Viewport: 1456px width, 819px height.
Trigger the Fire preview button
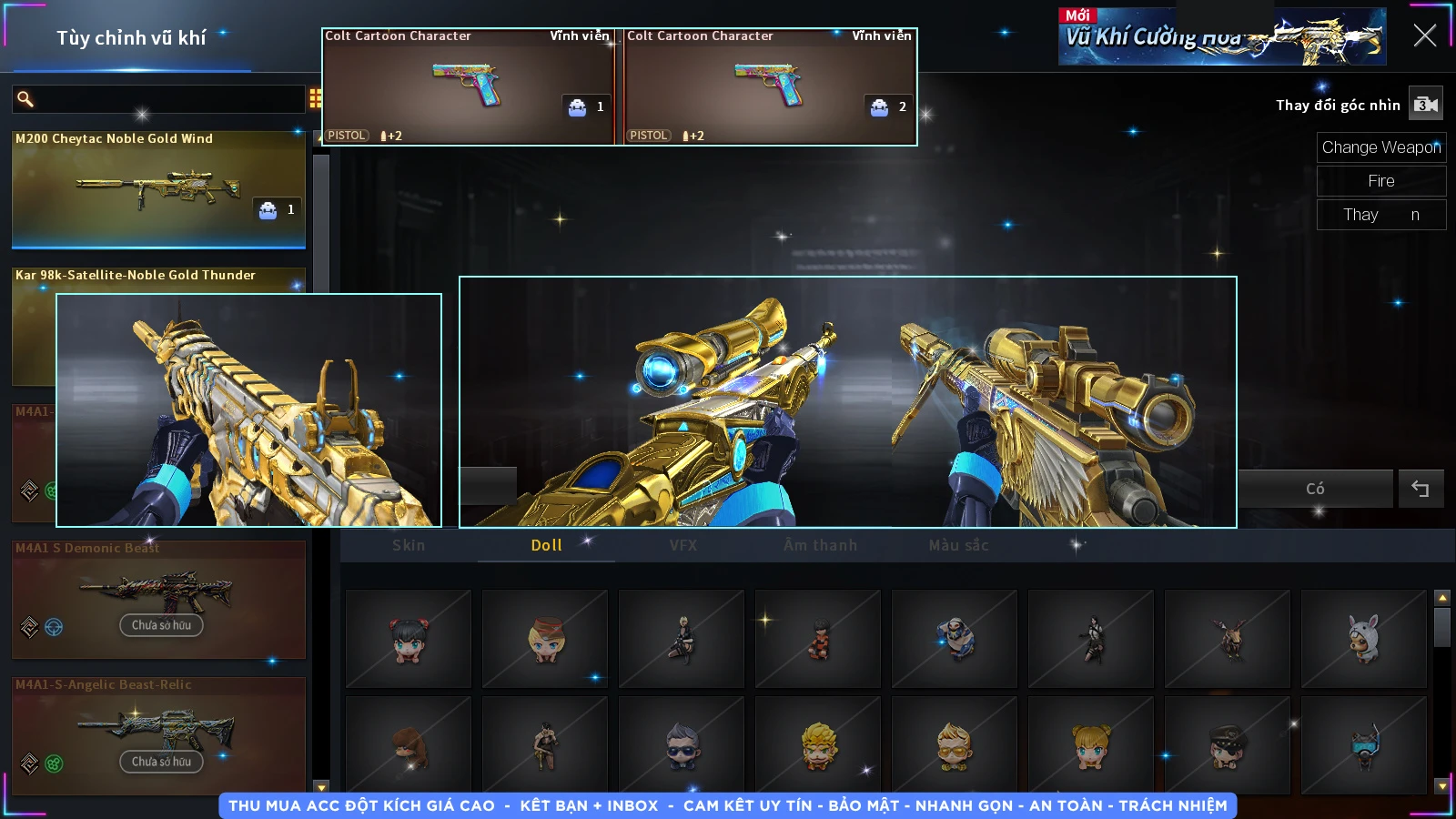point(1380,181)
